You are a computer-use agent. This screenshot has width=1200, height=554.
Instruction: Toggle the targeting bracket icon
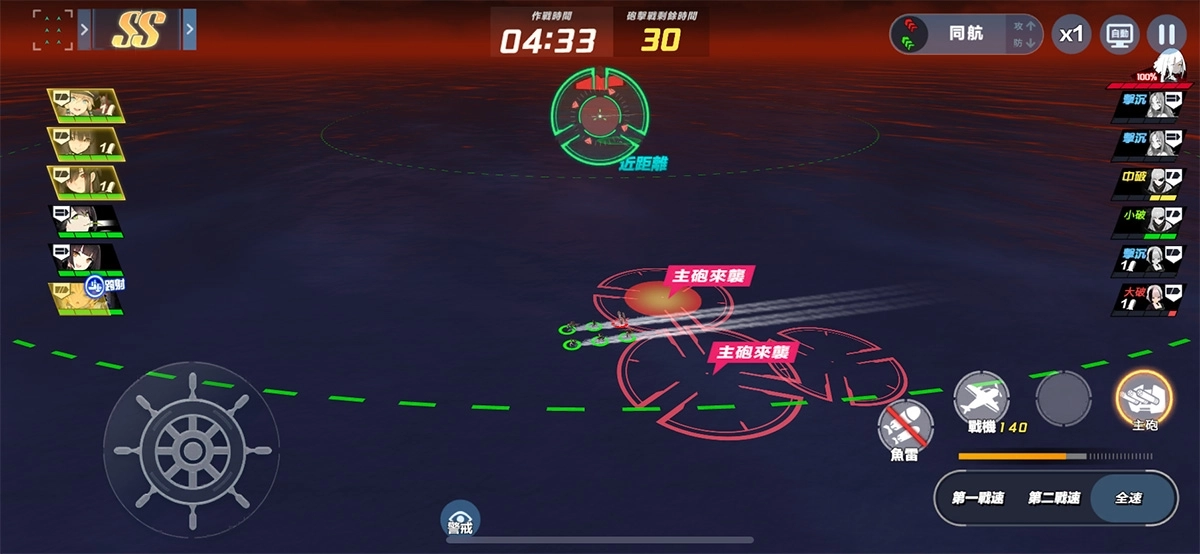tap(52, 30)
